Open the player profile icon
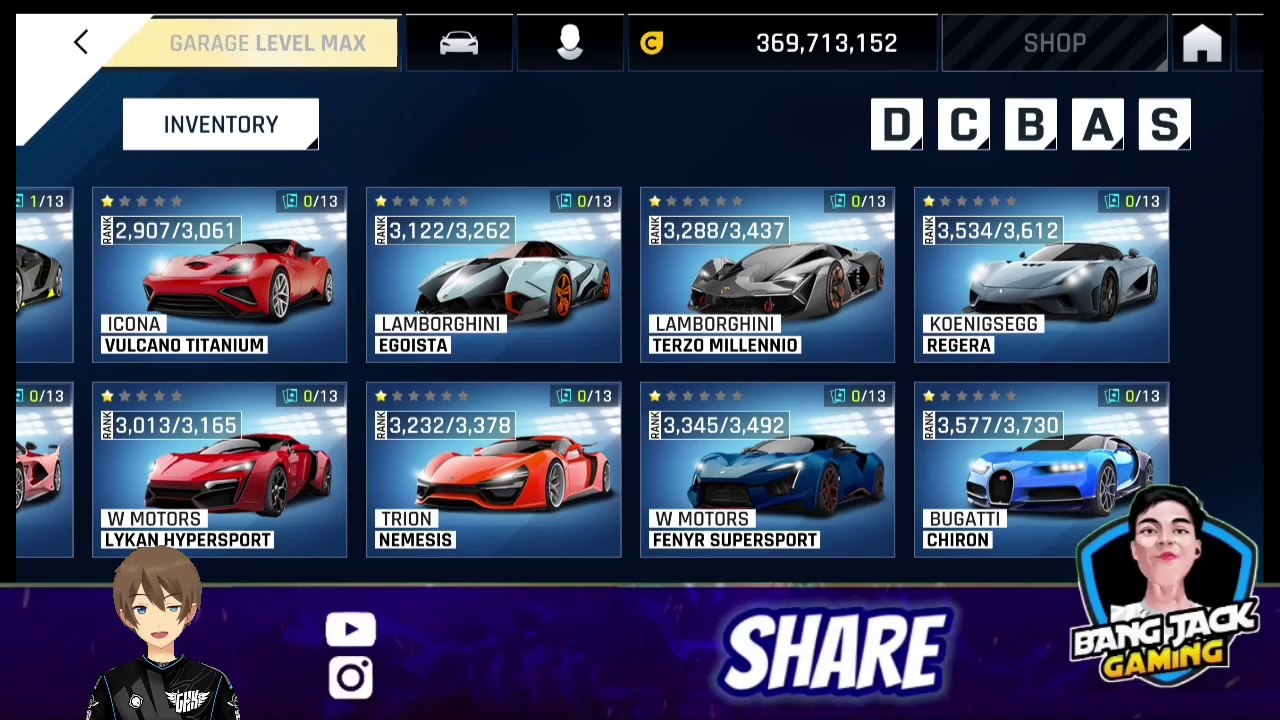Screen dimensions: 1280x720 coord(570,43)
